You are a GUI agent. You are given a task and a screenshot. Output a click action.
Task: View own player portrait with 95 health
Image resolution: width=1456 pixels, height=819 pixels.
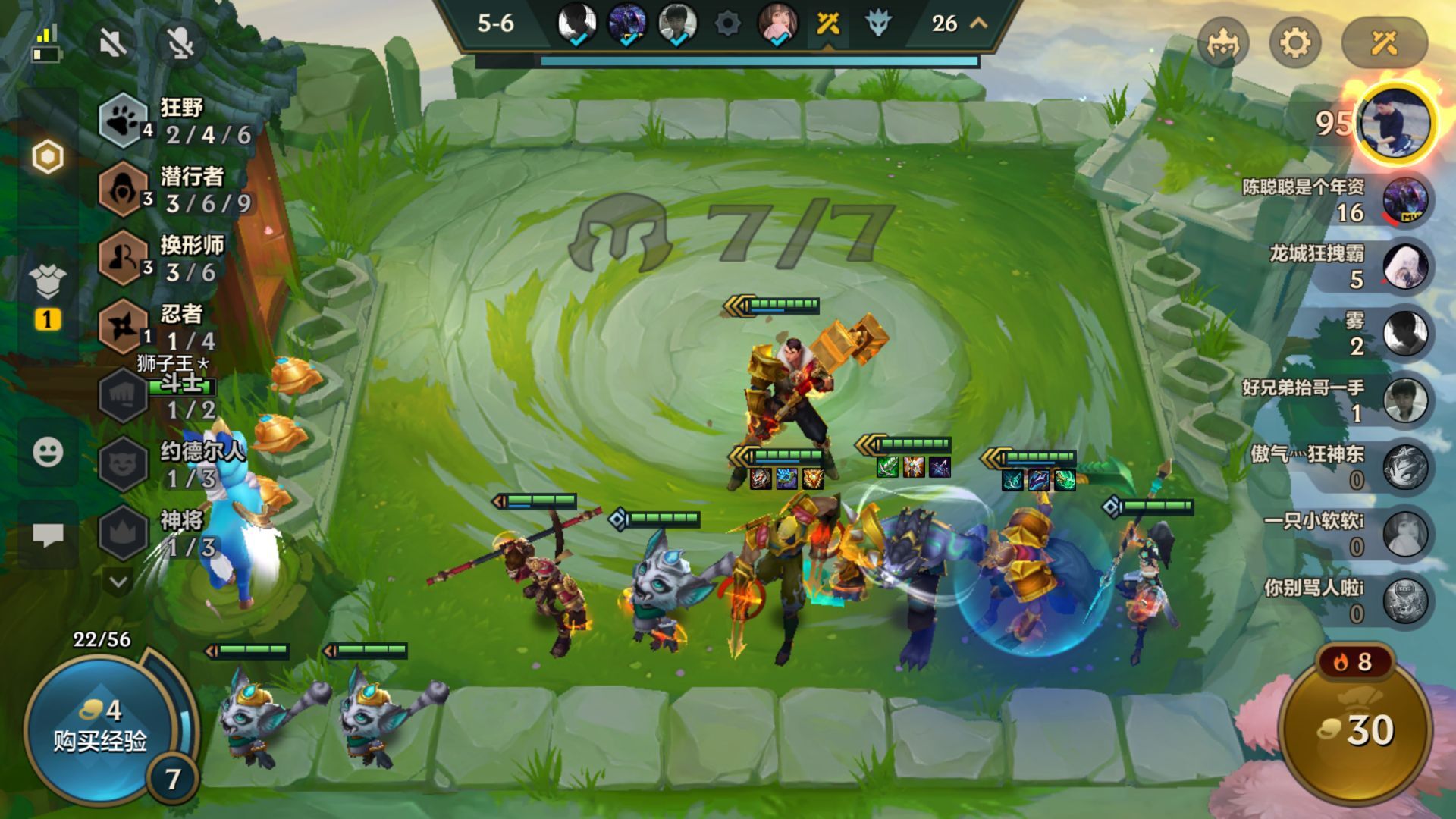1395,123
